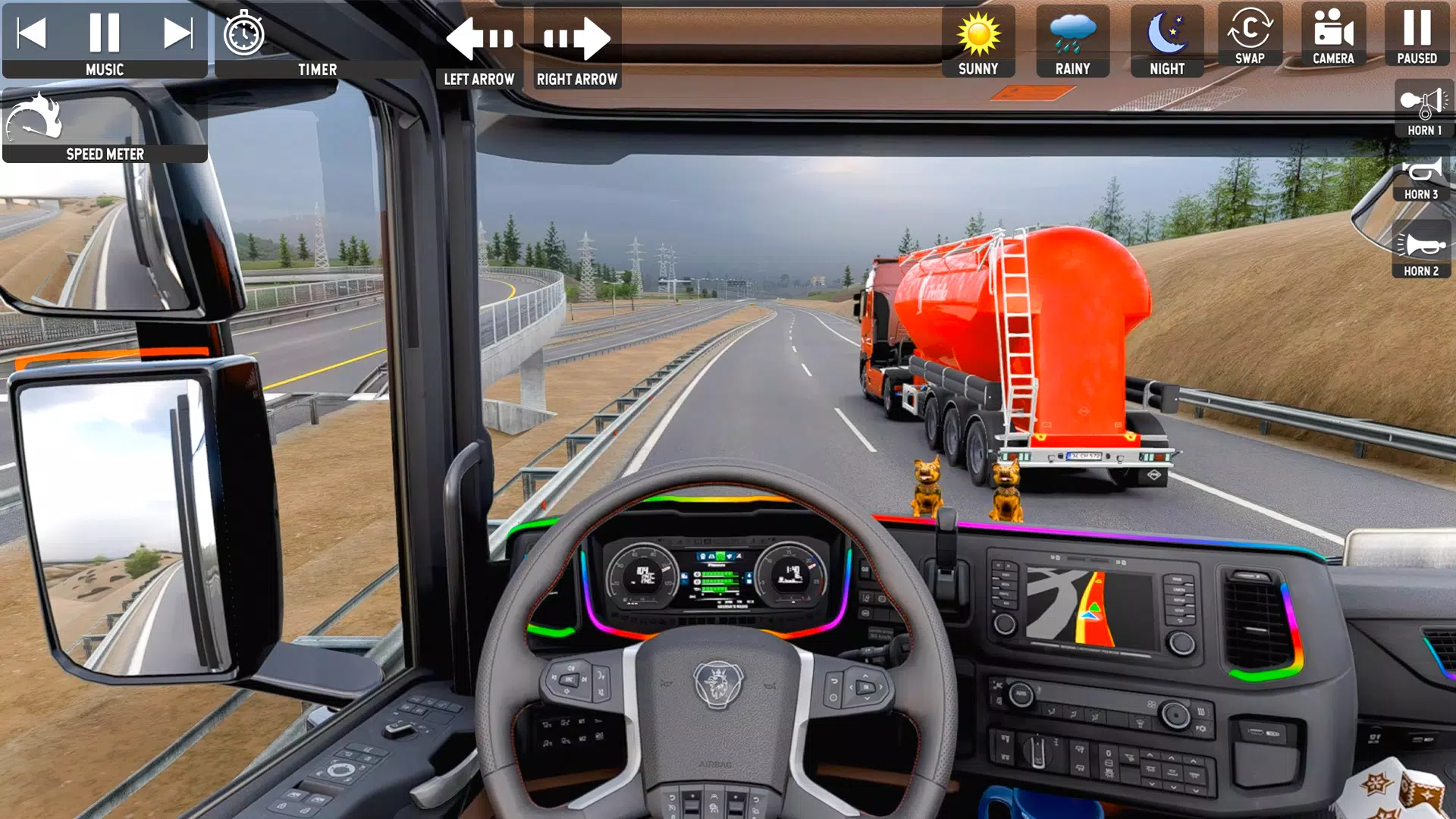Switch weather to Rainy
This screenshot has height=819, width=1456.
coord(1072,34)
